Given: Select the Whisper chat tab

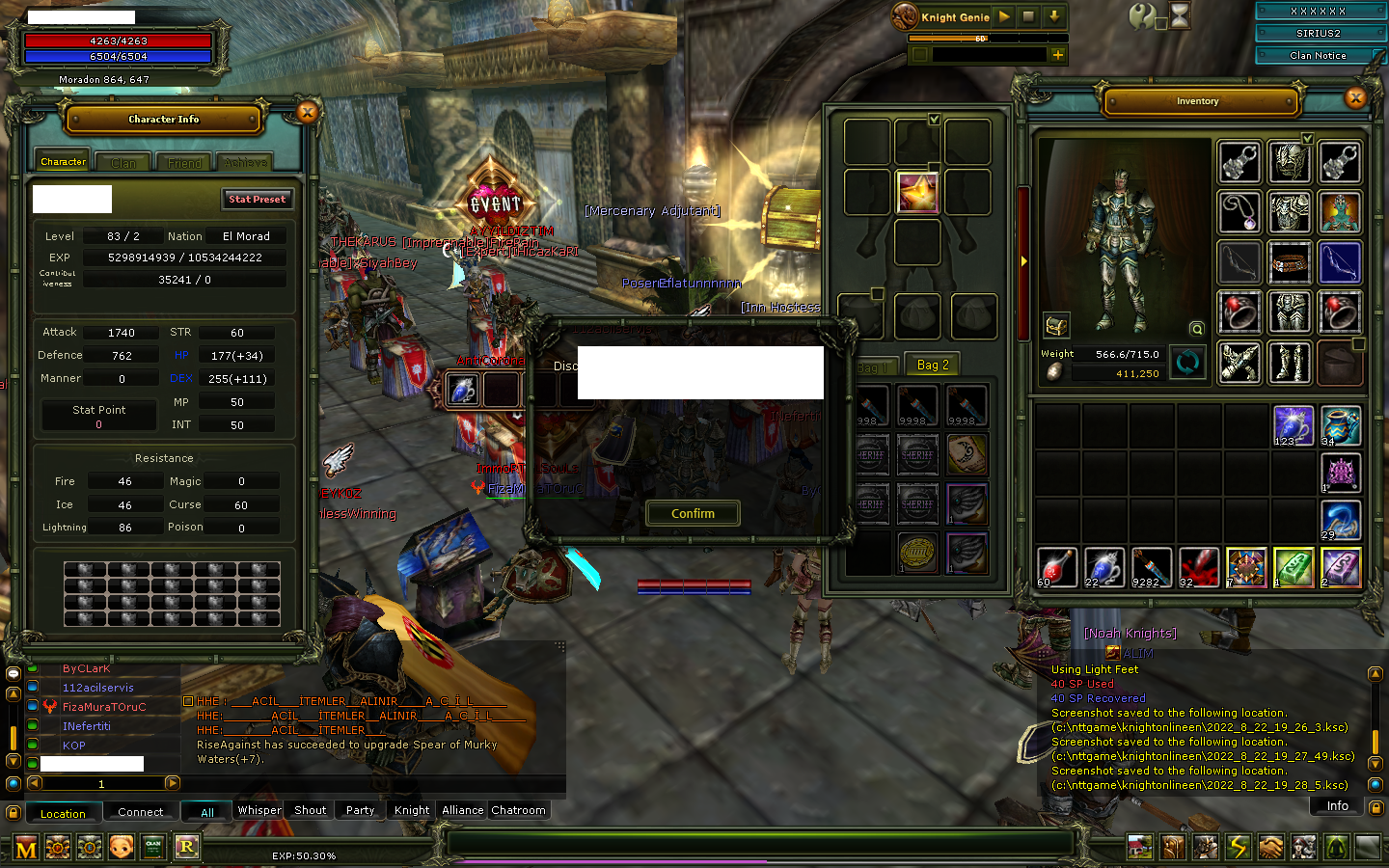Looking at the screenshot, I should (x=259, y=810).
